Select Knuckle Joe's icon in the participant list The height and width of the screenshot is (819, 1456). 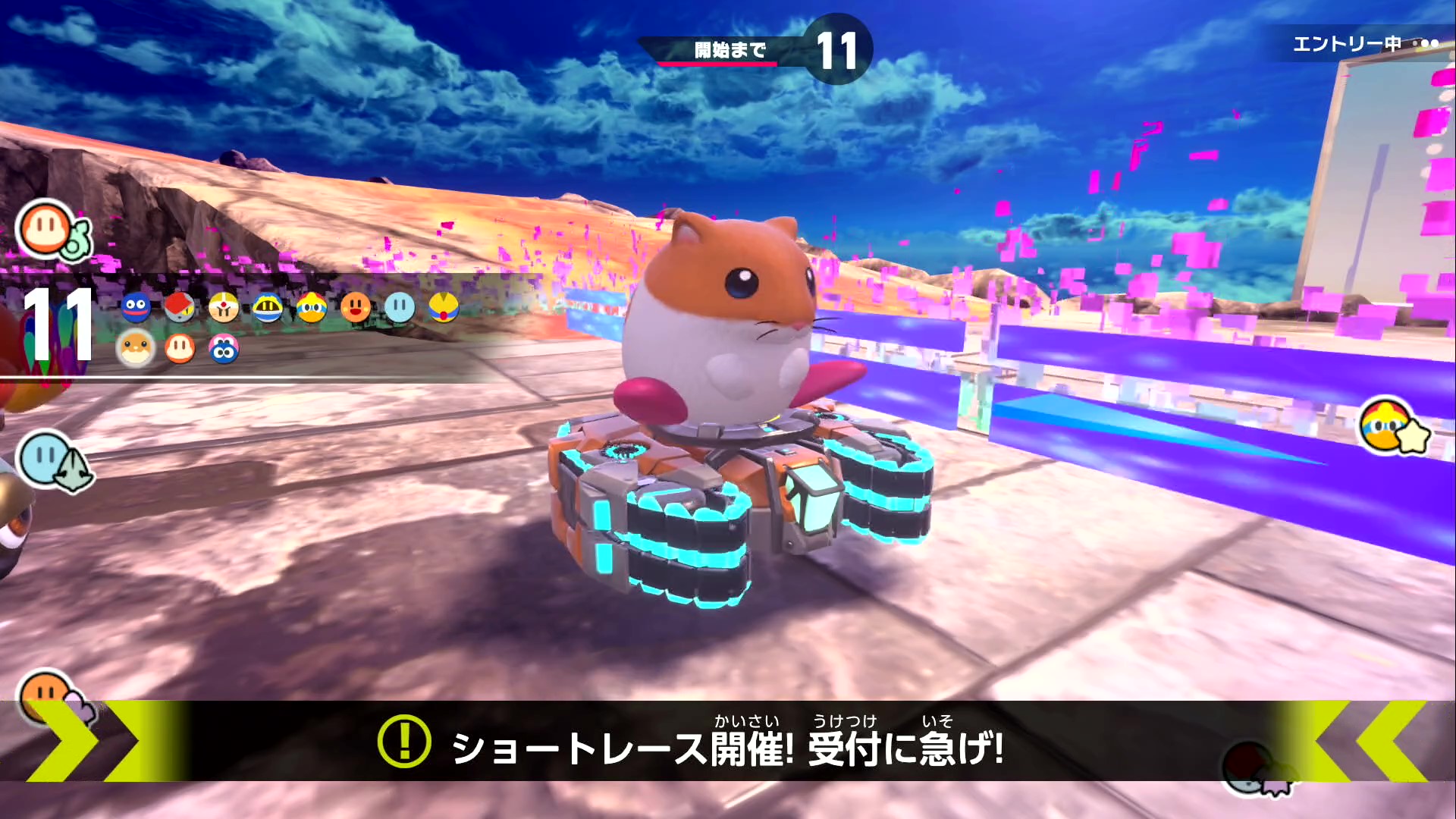(x=224, y=307)
